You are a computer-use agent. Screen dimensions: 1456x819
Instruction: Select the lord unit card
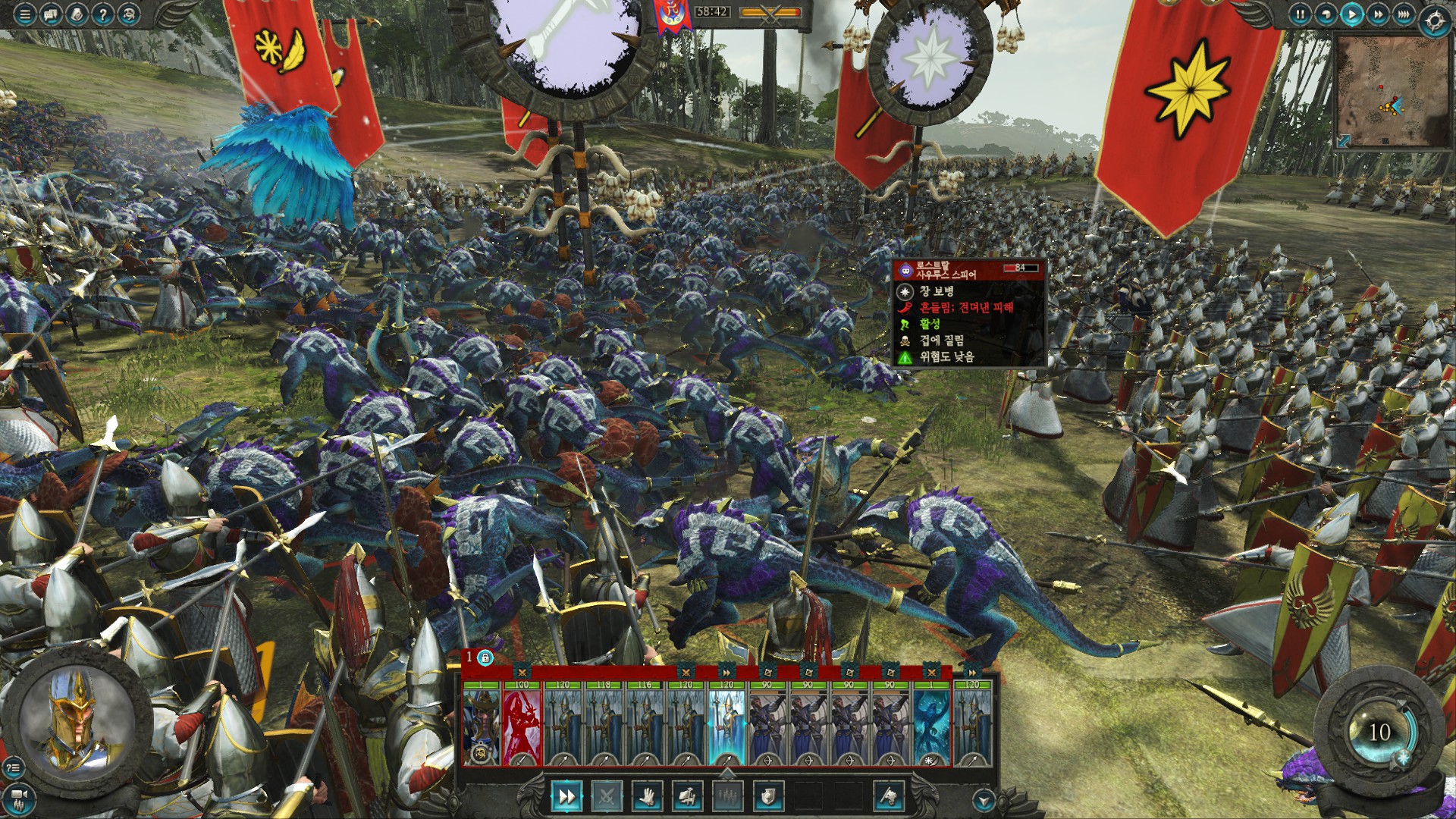point(482,724)
